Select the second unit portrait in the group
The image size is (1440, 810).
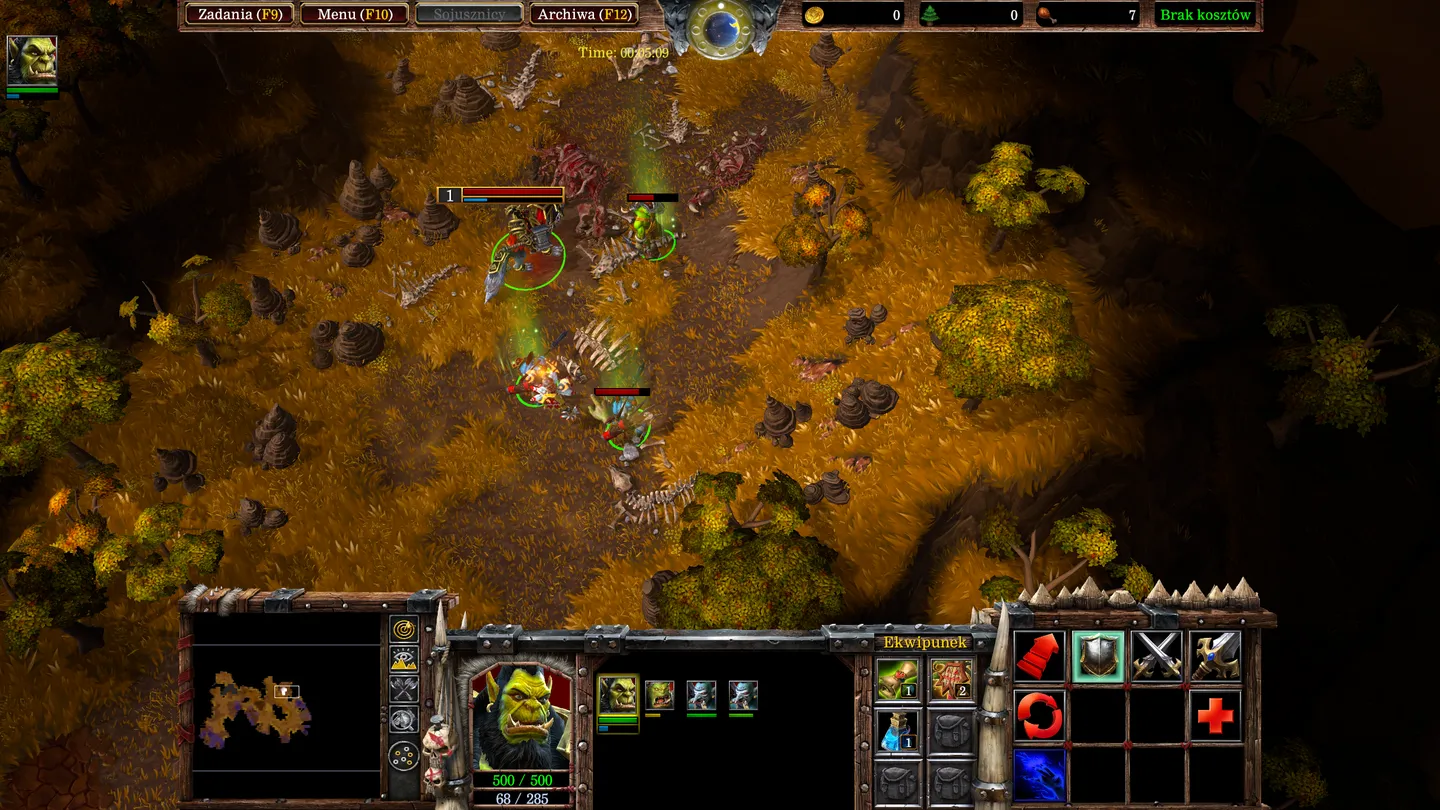[660, 694]
